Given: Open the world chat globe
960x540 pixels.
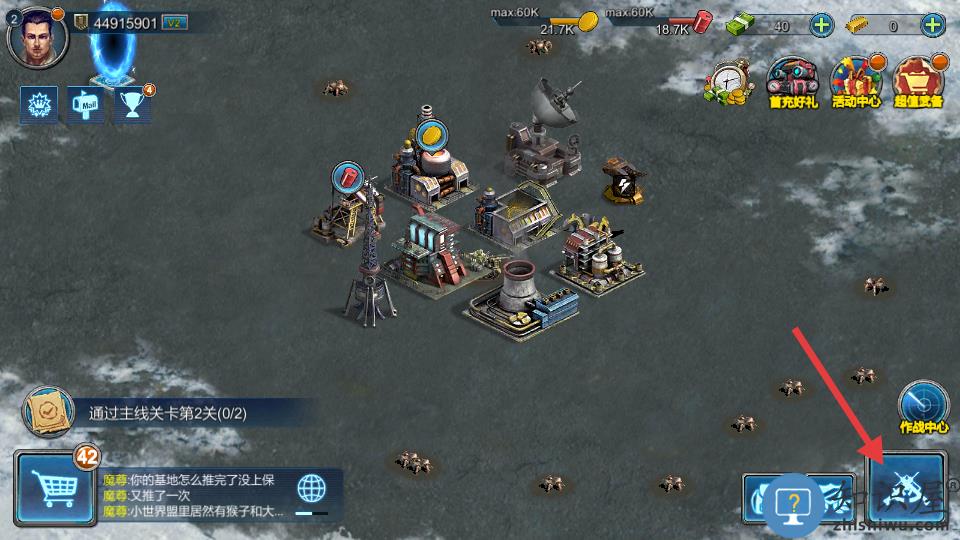Looking at the screenshot, I should (312, 489).
